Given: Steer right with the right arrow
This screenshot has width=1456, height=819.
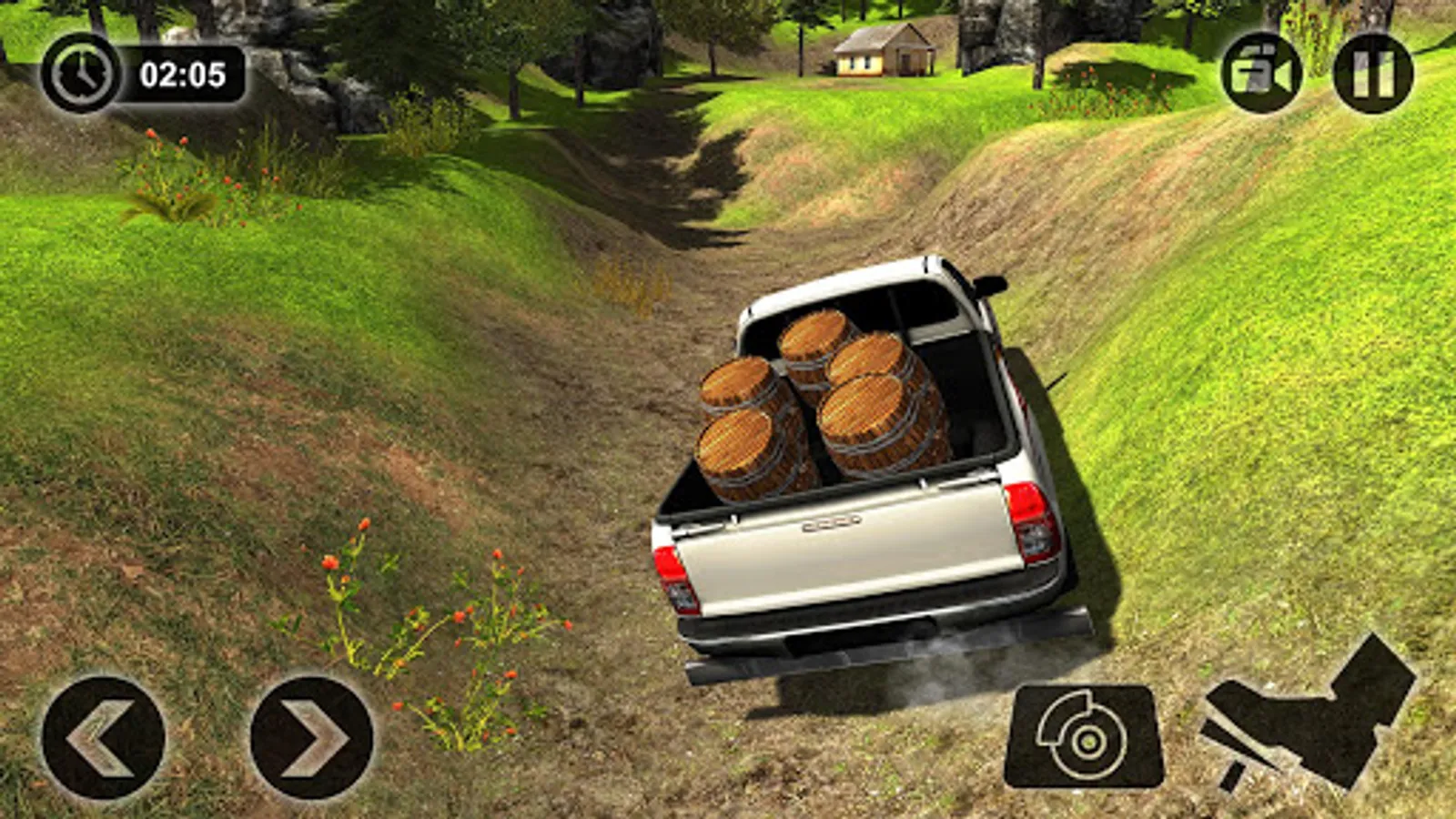Looking at the screenshot, I should (312, 737).
